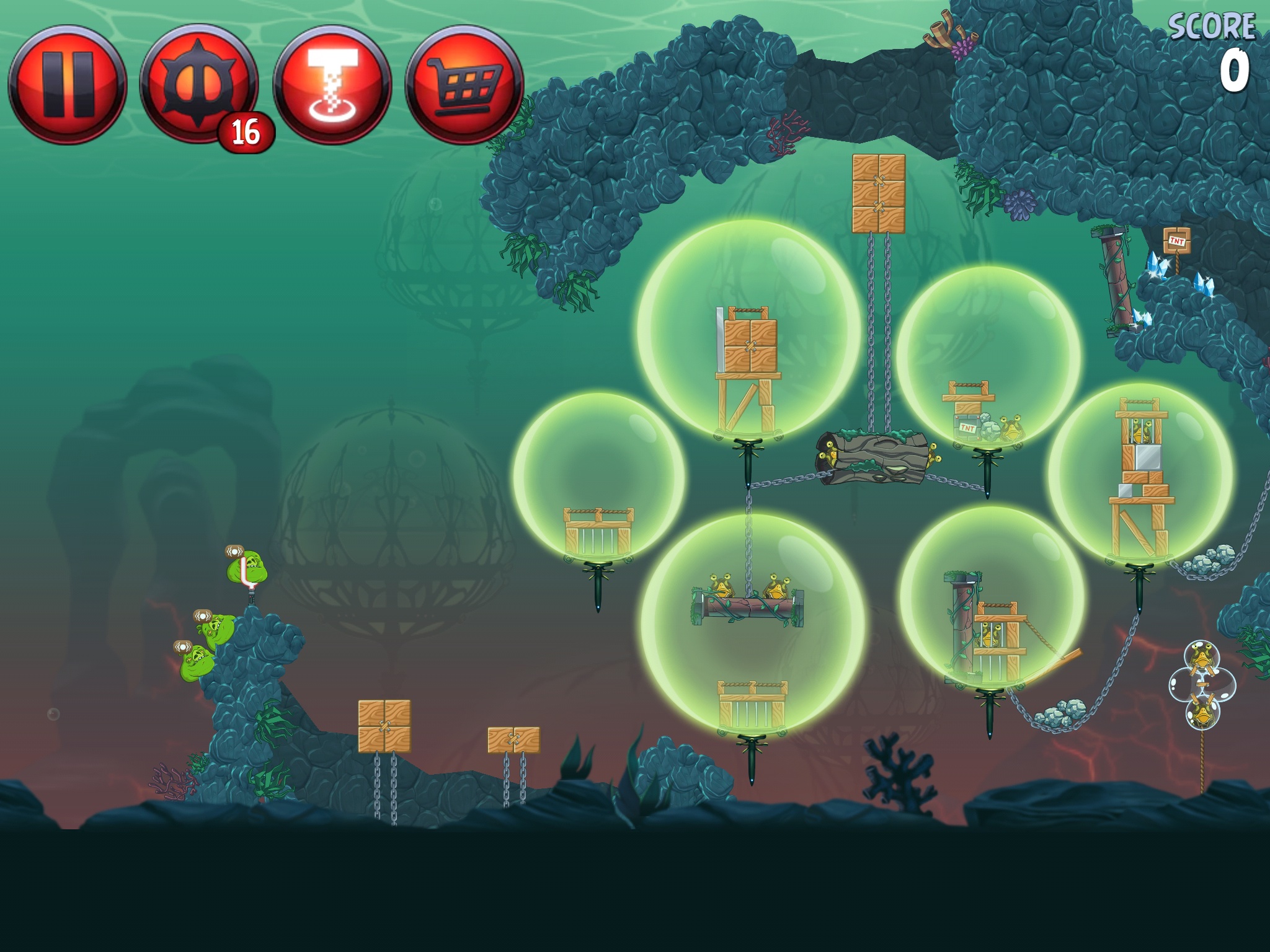Viewport: 1270px width, 952px height.
Task: Open the shopping cart store
Action: [x=465, y=84]
